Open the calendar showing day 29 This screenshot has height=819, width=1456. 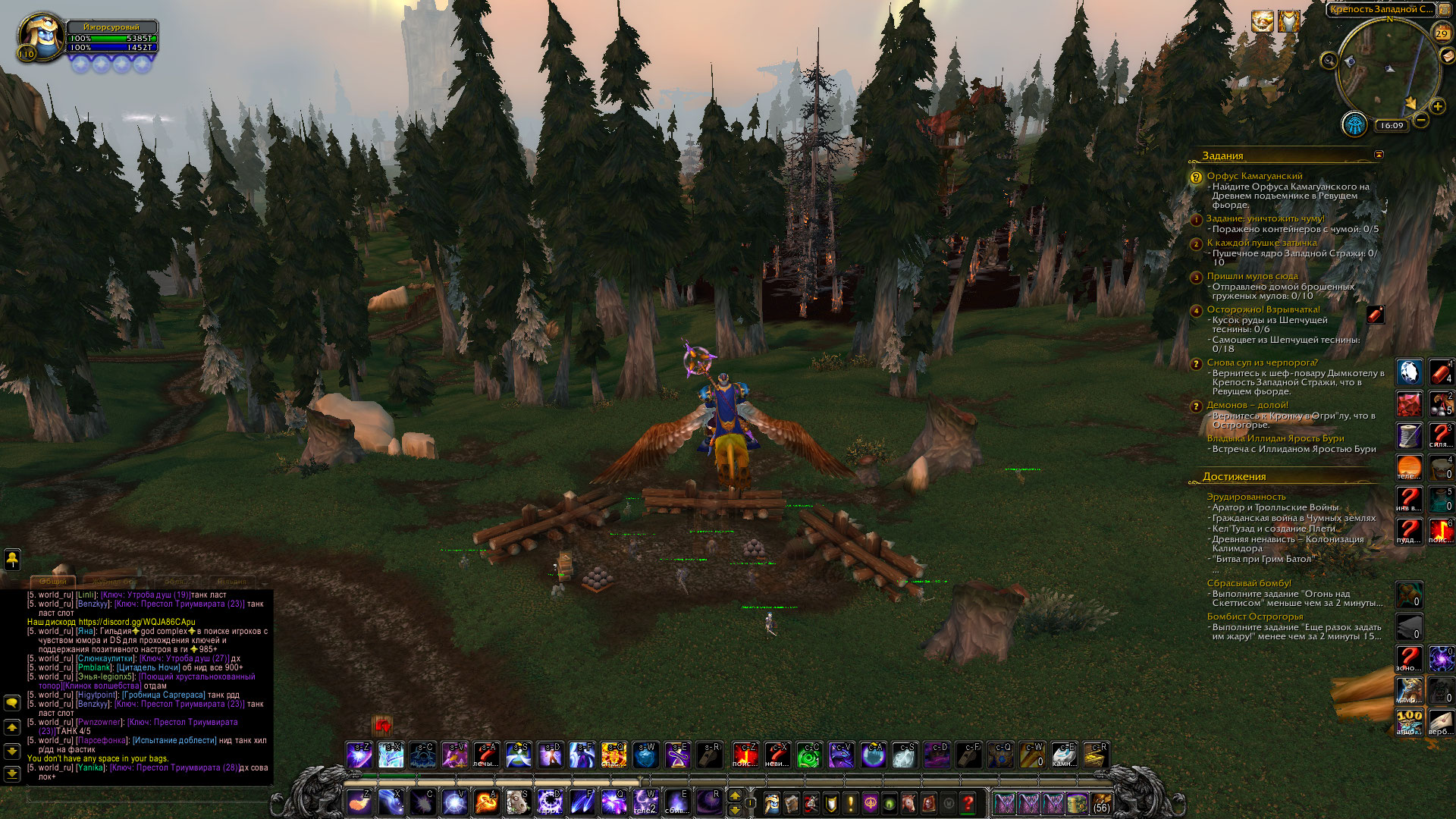(1442, 33)
